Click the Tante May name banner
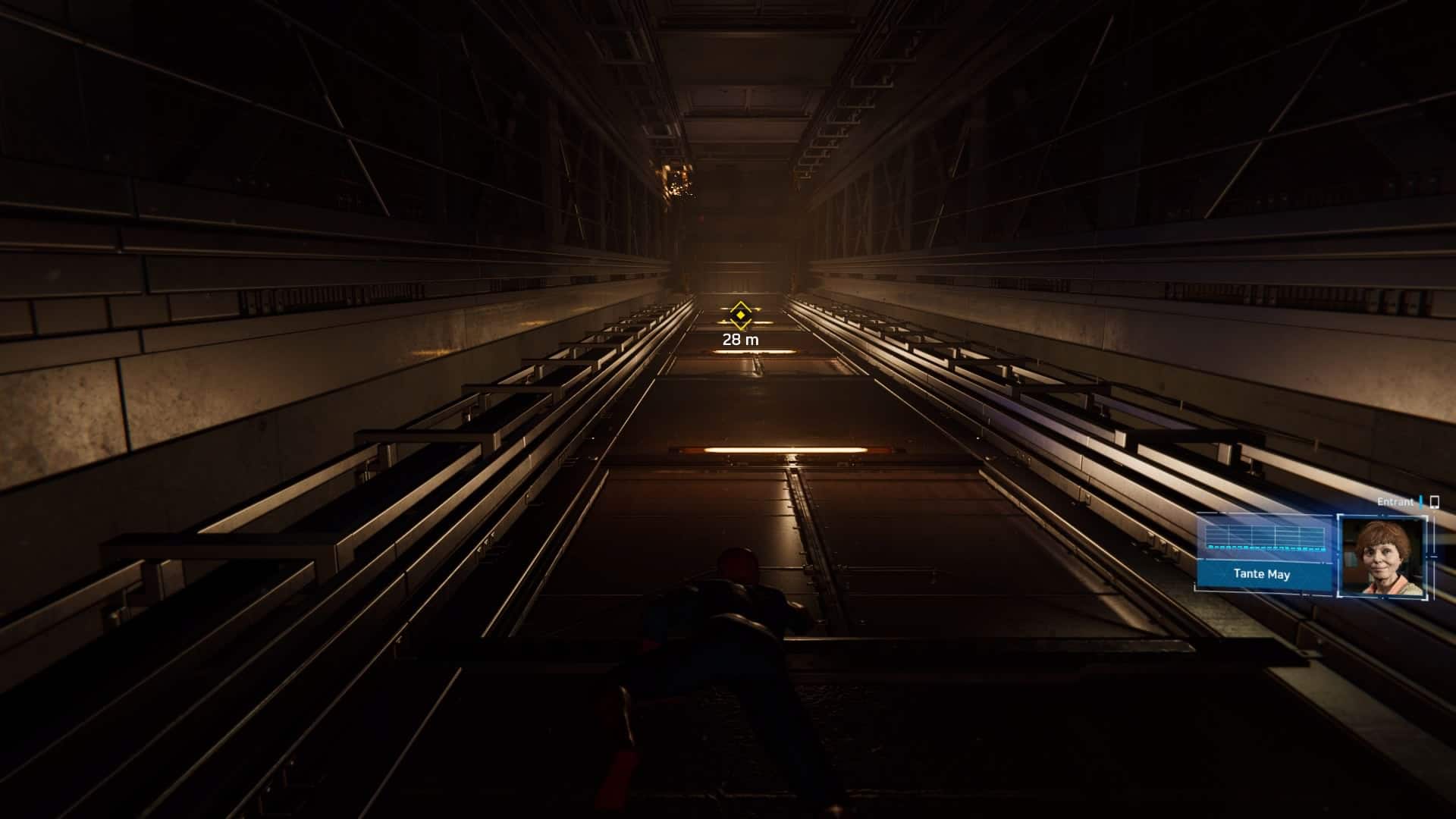This screenshot has height=819, width=1456. pyautogui.click(x=1262, y=574)
